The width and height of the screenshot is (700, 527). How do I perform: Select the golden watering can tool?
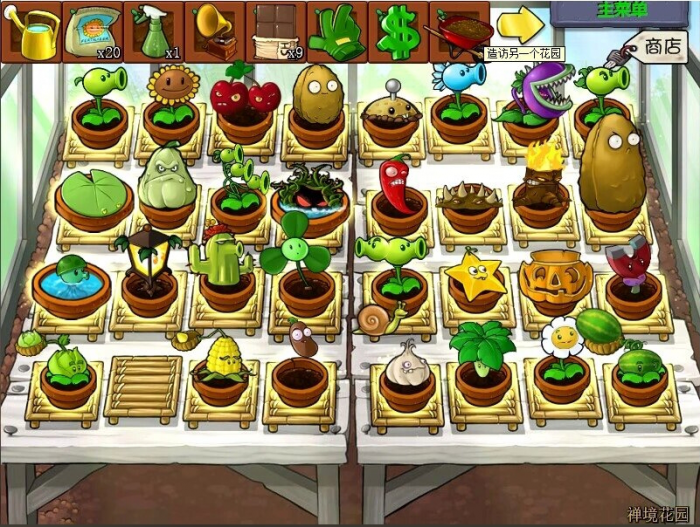[31, 32]
